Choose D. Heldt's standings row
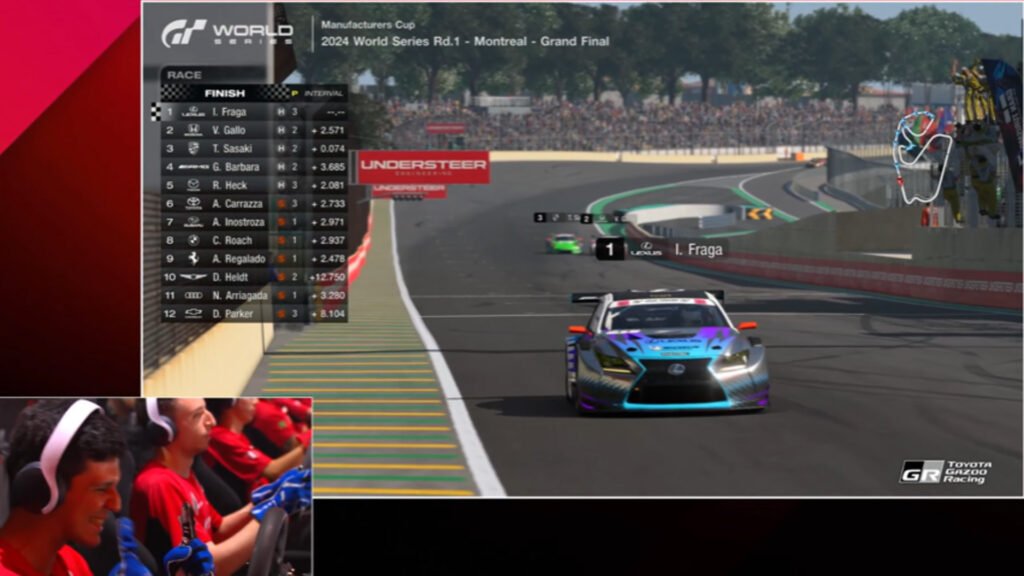 [x=254, y=277]
